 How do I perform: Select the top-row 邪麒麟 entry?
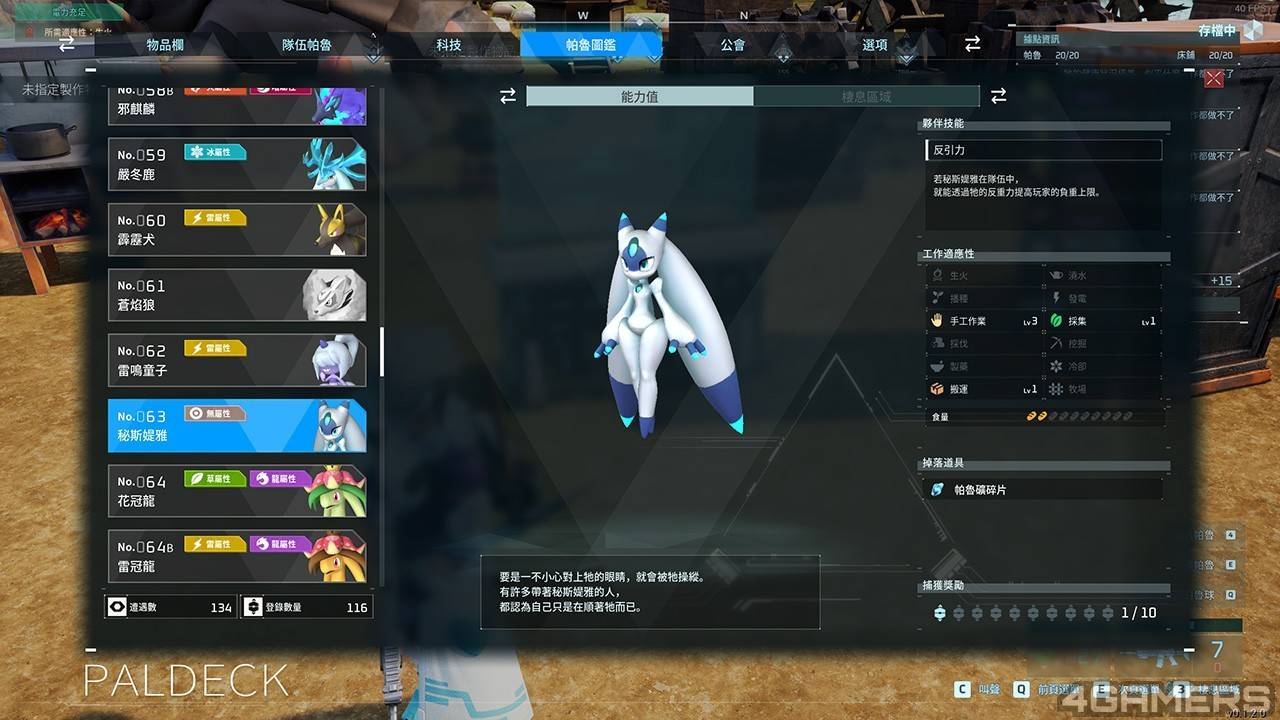pos(237,104)
